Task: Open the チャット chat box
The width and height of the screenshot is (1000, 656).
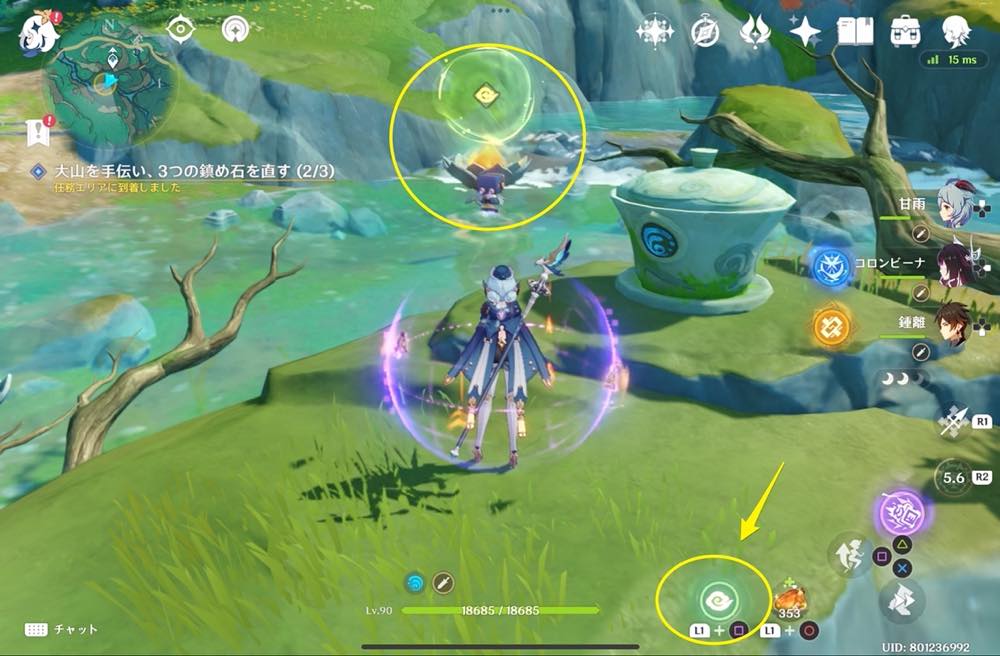Action: coord(62,629)
